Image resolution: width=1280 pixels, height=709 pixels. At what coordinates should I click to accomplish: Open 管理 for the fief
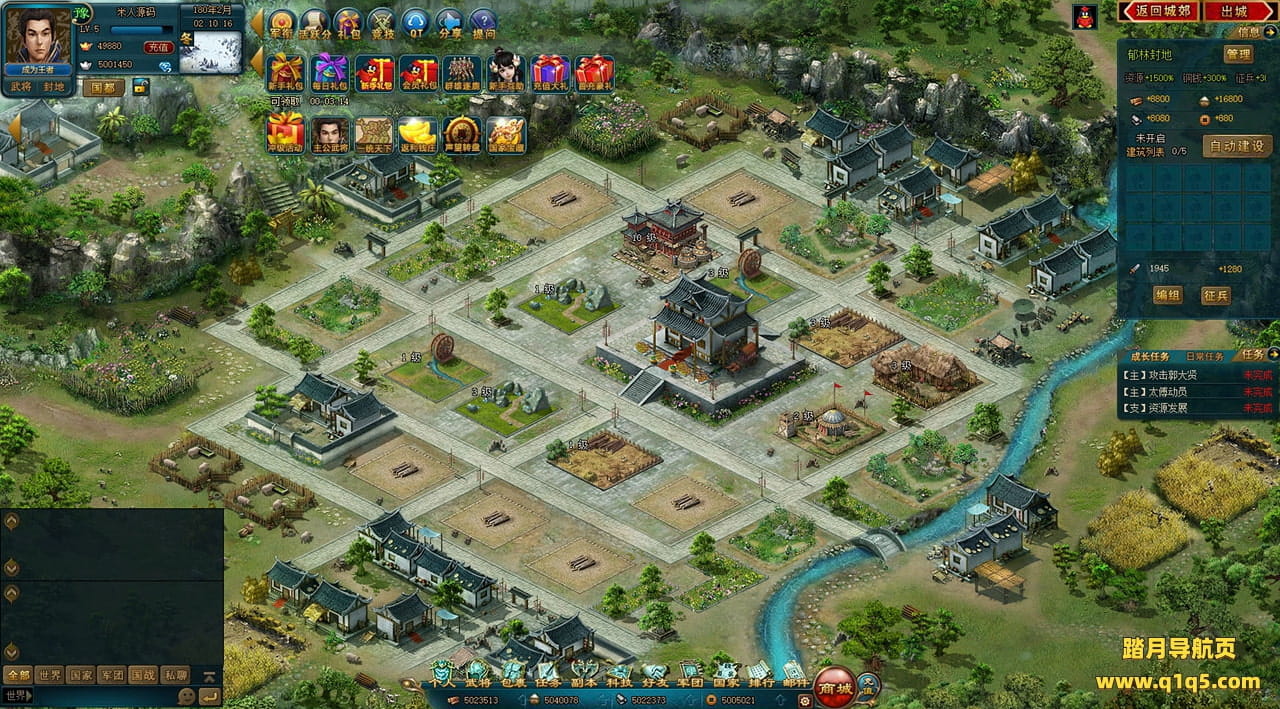pyautogui.click(x=1237, y=54)
